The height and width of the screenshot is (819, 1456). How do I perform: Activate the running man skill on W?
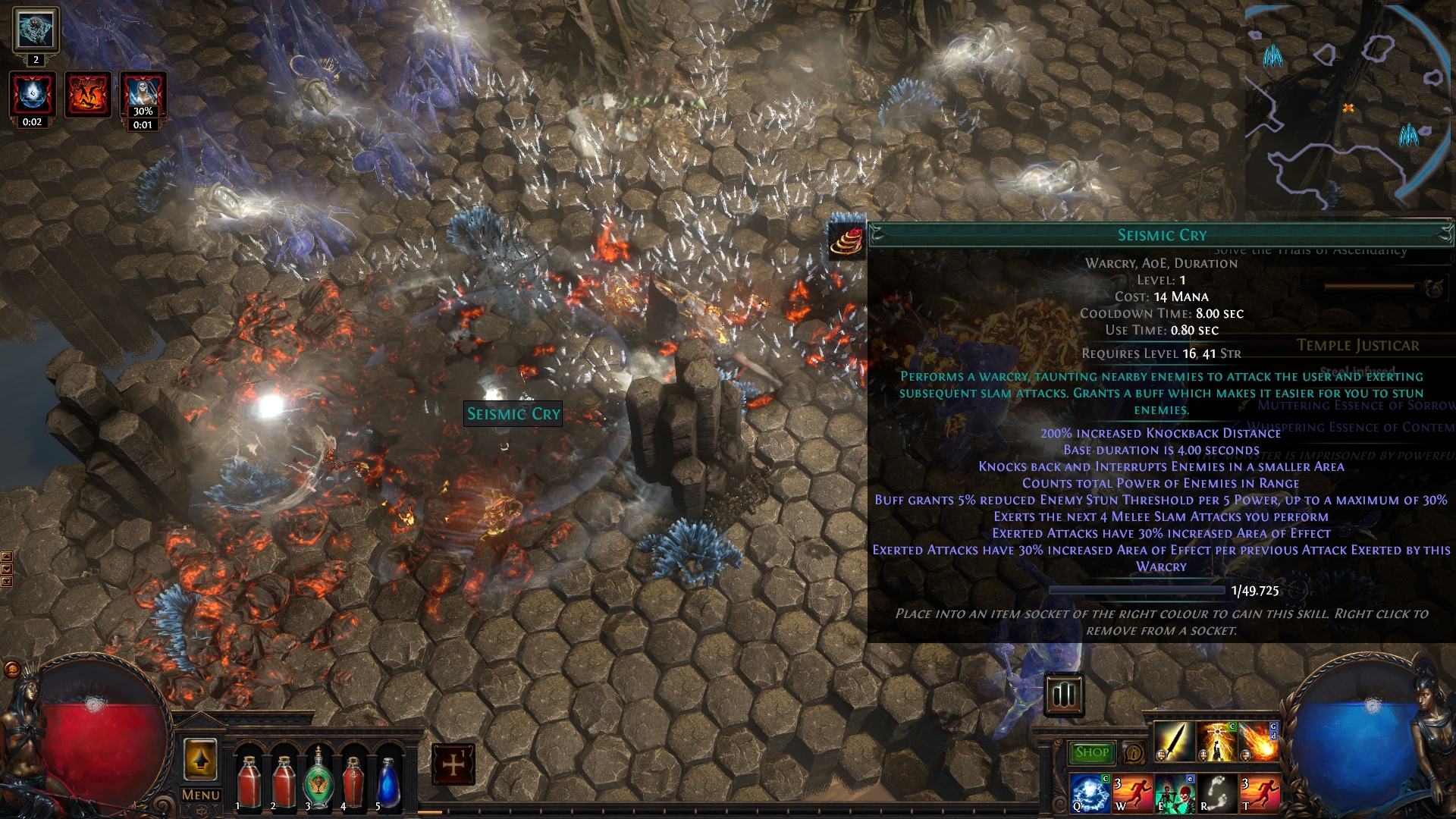pos(1132,792)
